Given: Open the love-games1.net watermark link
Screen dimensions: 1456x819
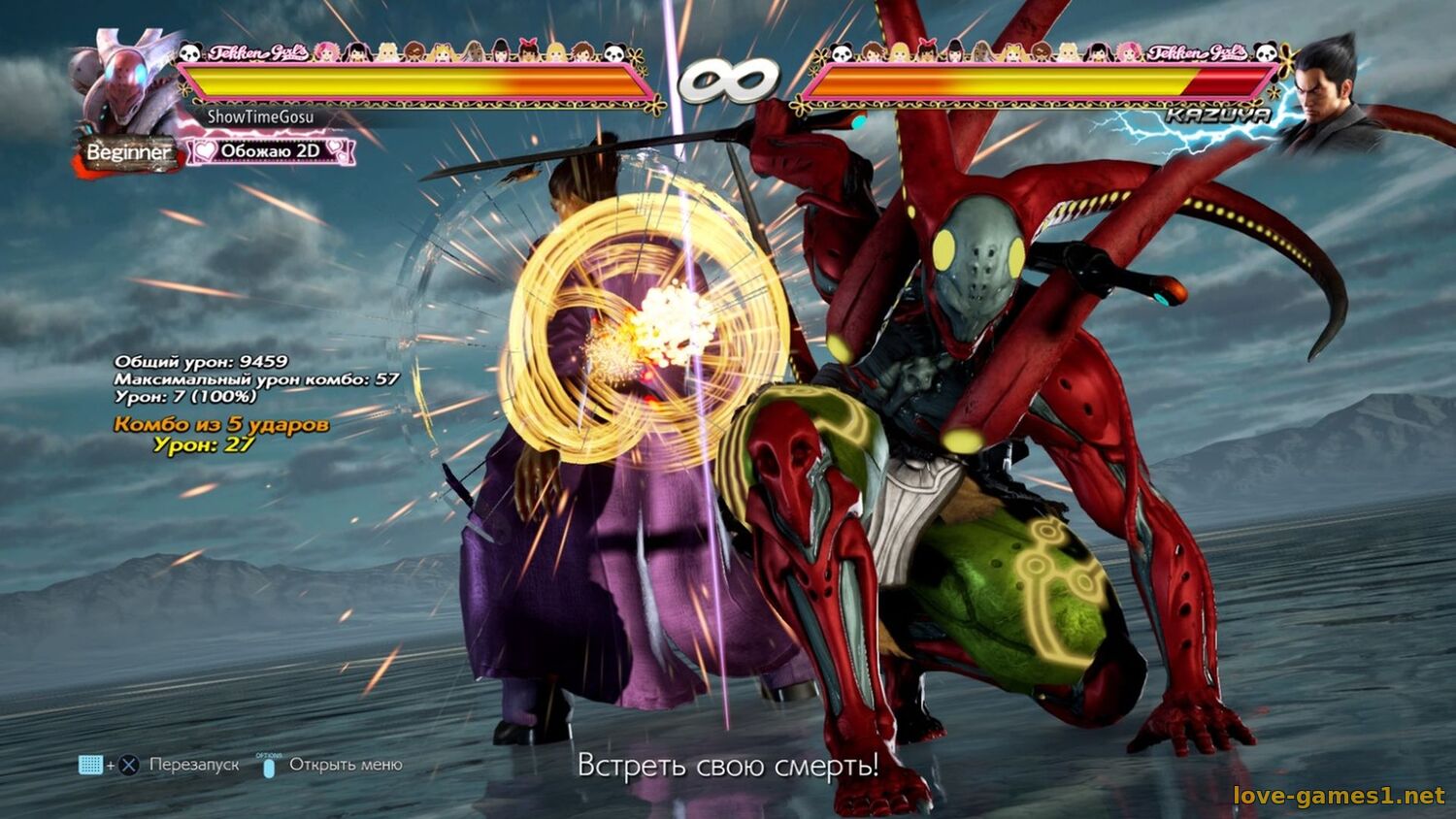Looking at the screenshot, I should (1339, 796).
